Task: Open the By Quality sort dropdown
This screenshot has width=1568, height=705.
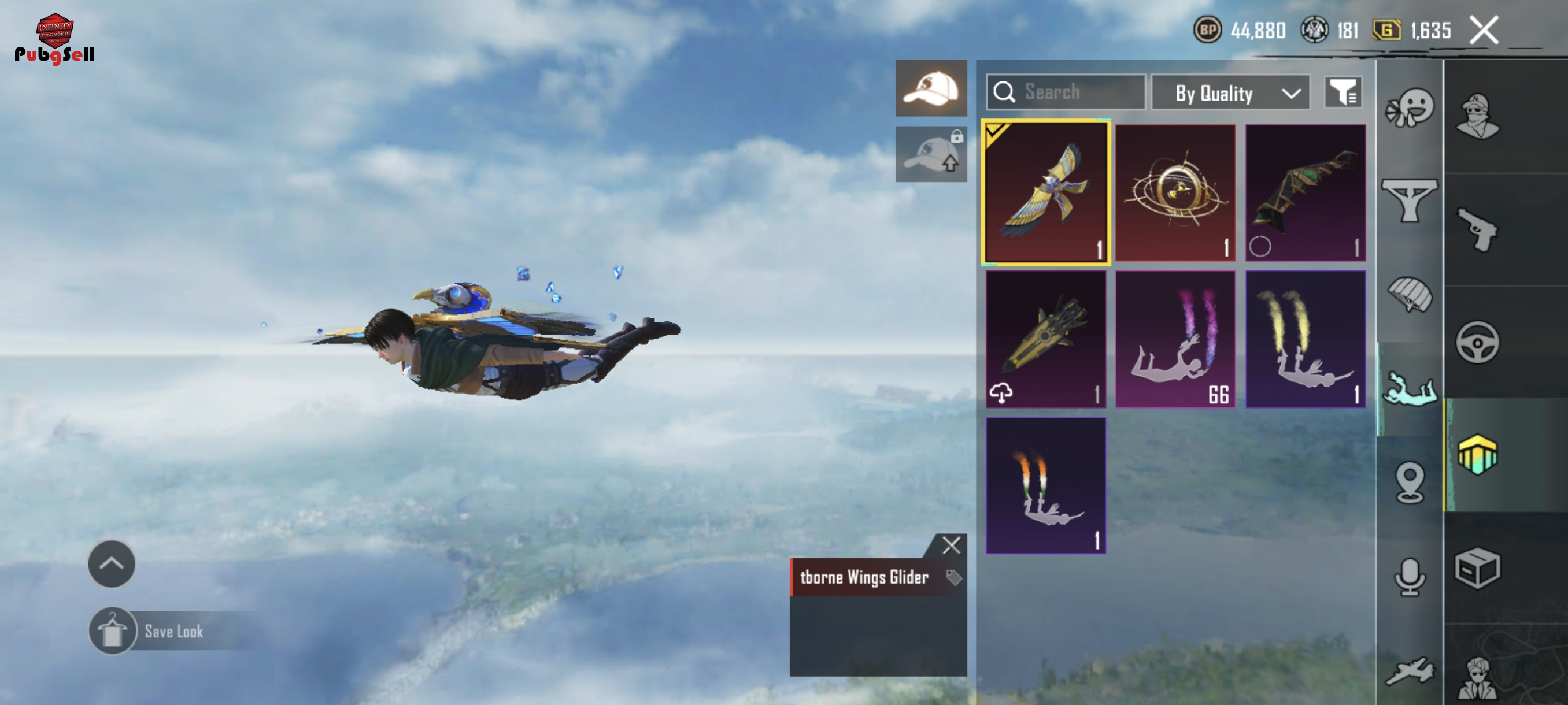Action: click(1230, 93)
